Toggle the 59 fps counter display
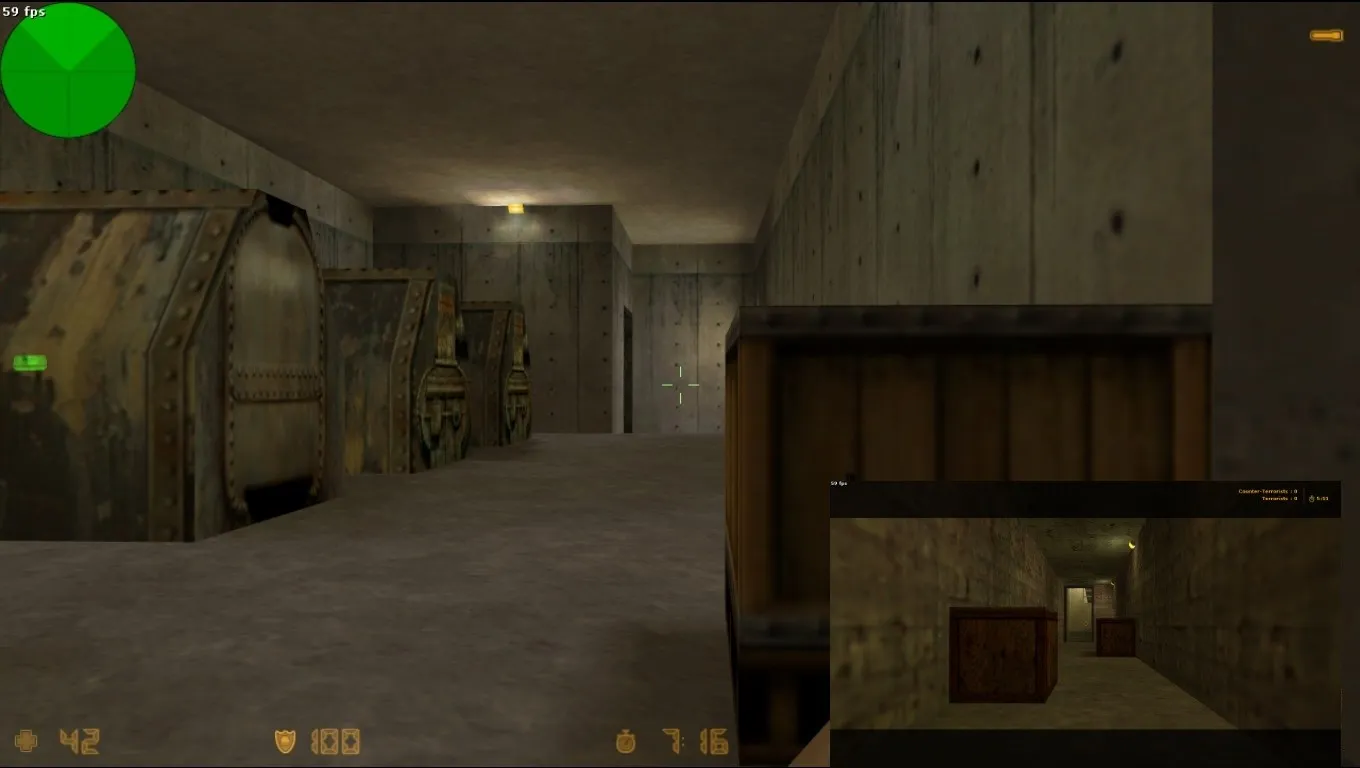This screenshot has height=768, width=1360. tap(23, 11)
